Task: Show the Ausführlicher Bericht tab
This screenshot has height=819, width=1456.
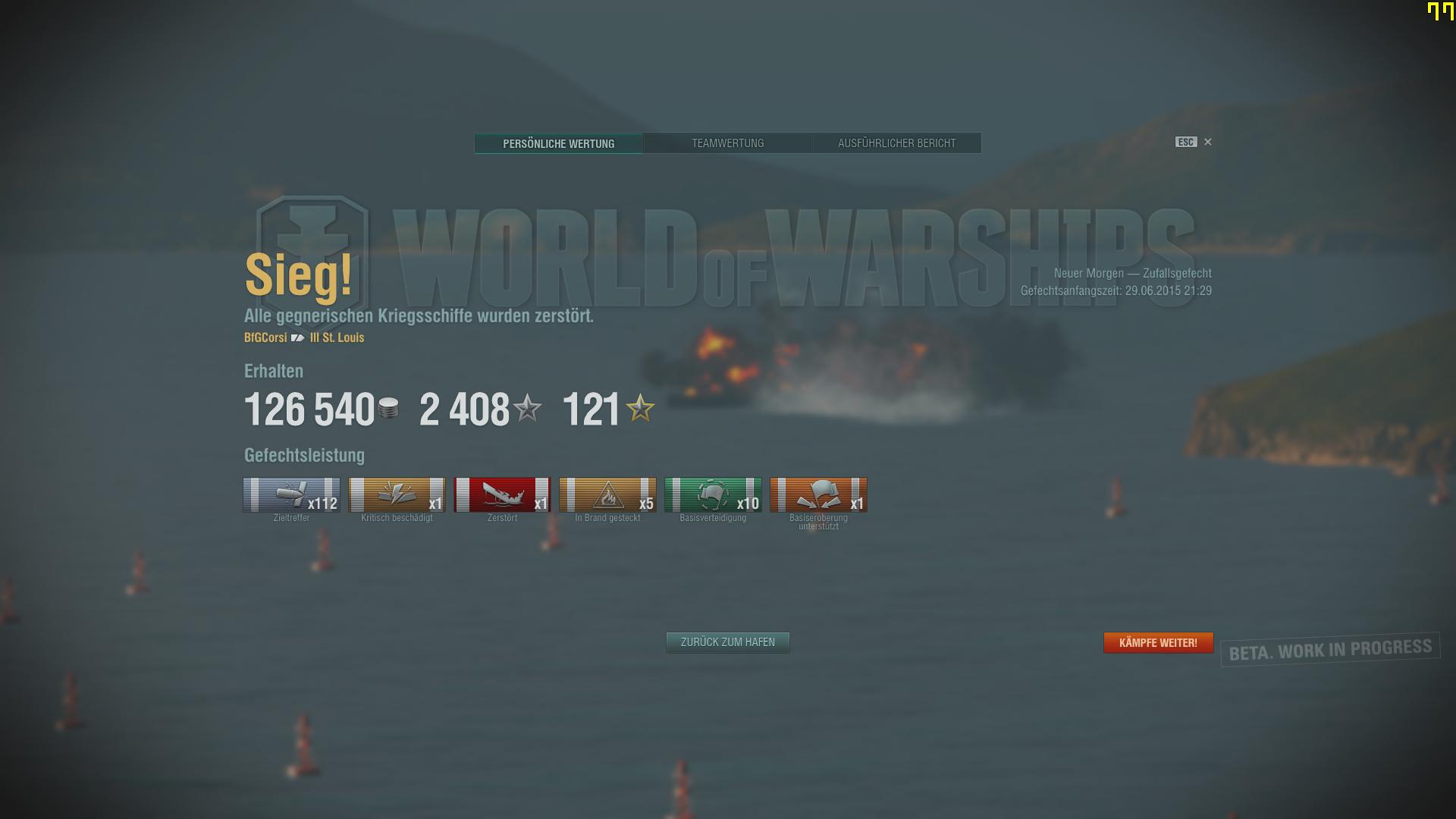Action: [896, 143]
